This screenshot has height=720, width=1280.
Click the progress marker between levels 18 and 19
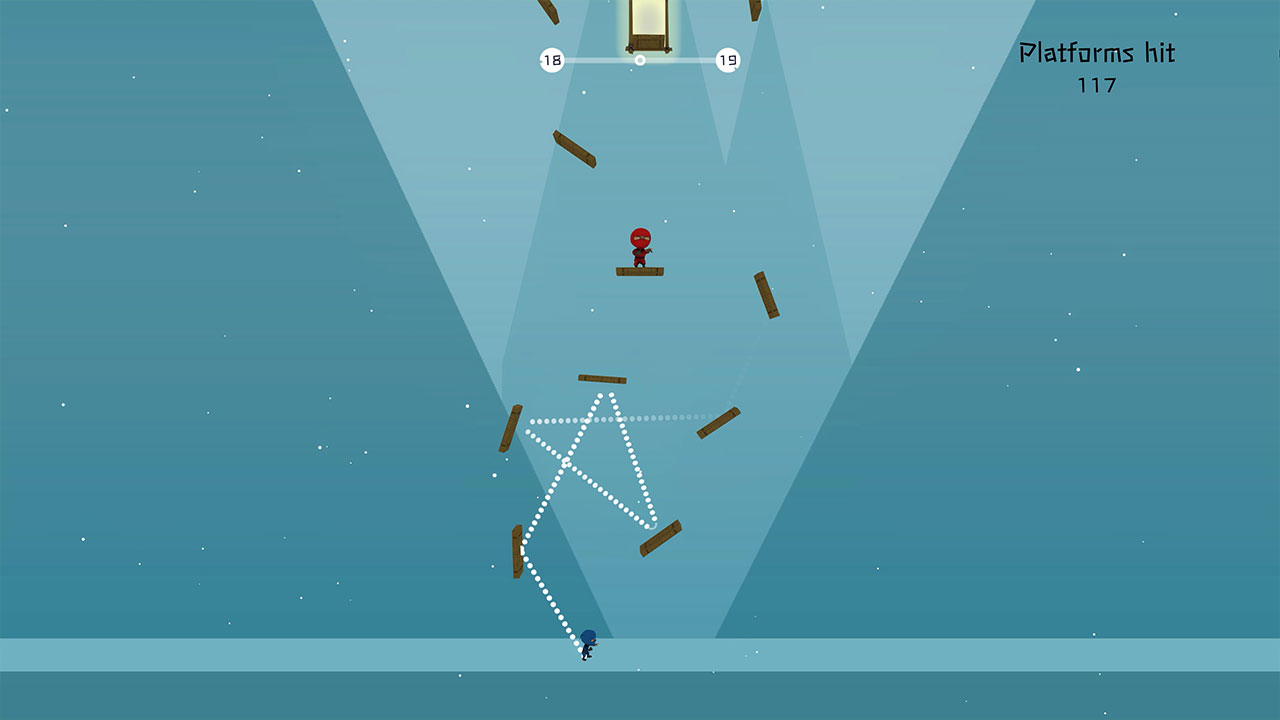(638, 59)
